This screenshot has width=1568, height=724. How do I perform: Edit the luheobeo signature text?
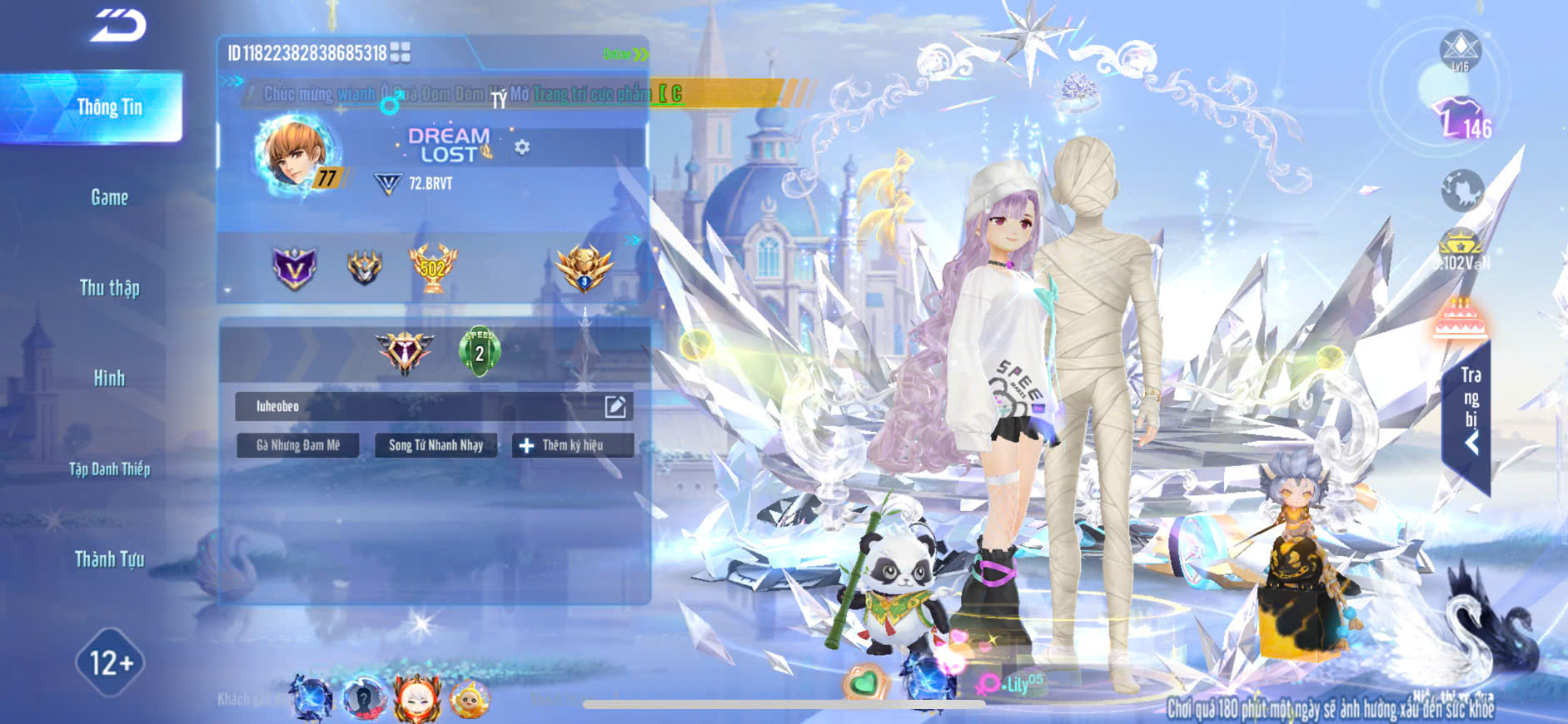615,406
